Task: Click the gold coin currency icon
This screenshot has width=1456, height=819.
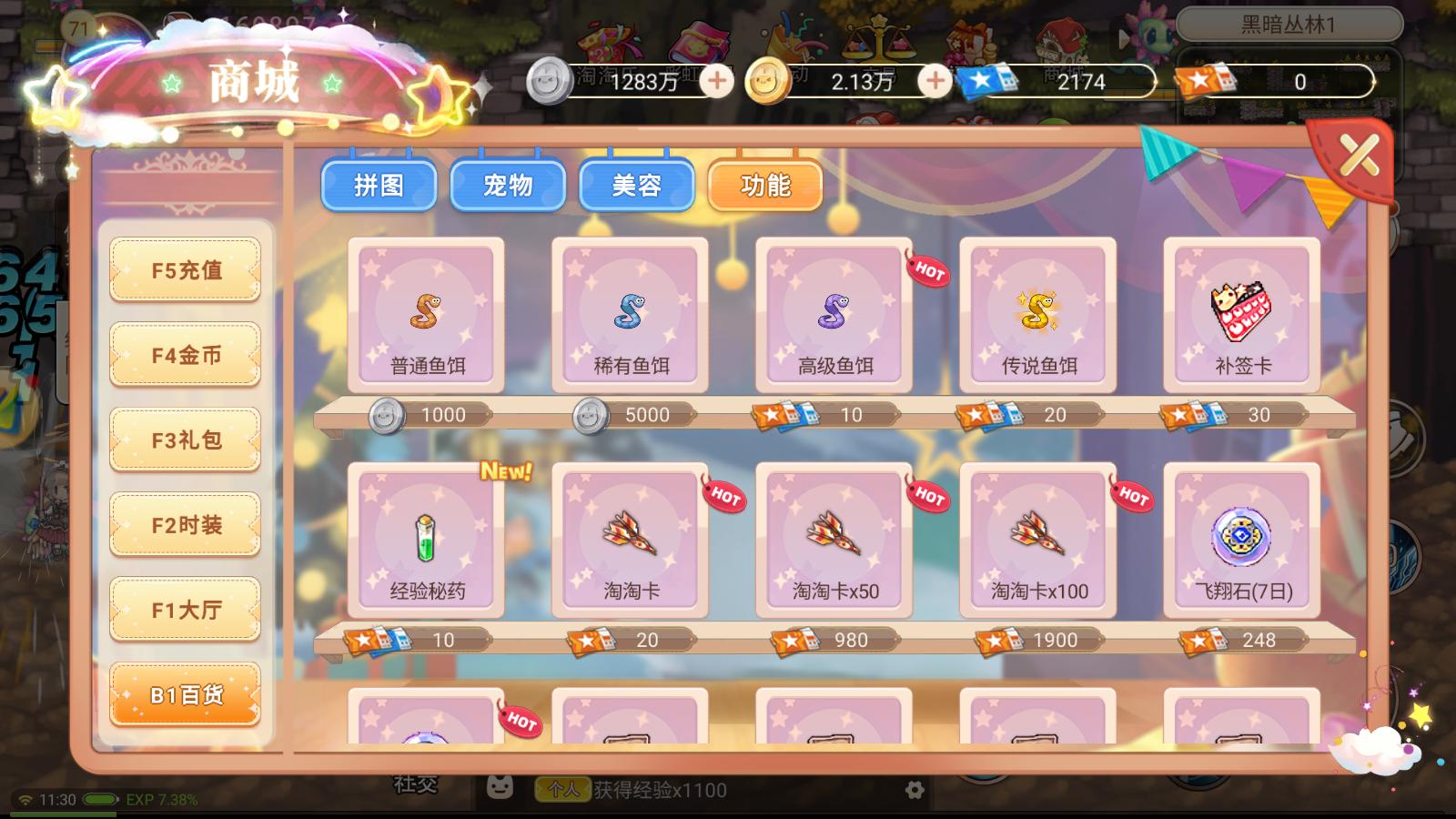Action: tap(767, 81)
